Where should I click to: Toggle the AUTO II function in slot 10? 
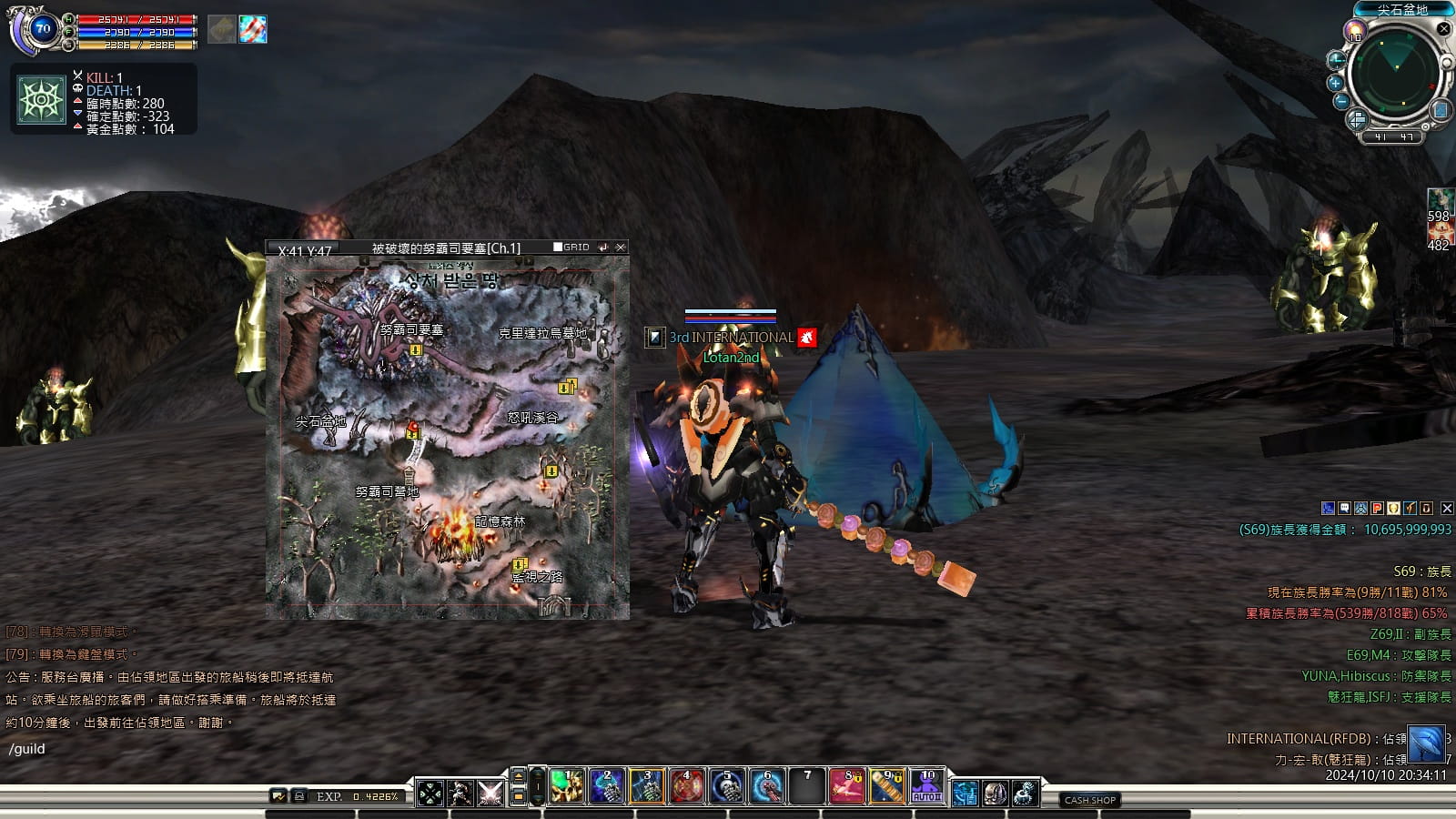point(926,787)
